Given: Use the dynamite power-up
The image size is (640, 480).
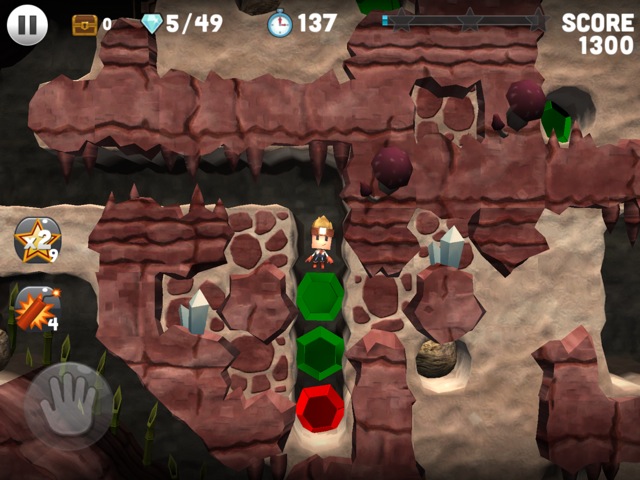Looking at the screenshot, I should (35, 307).
